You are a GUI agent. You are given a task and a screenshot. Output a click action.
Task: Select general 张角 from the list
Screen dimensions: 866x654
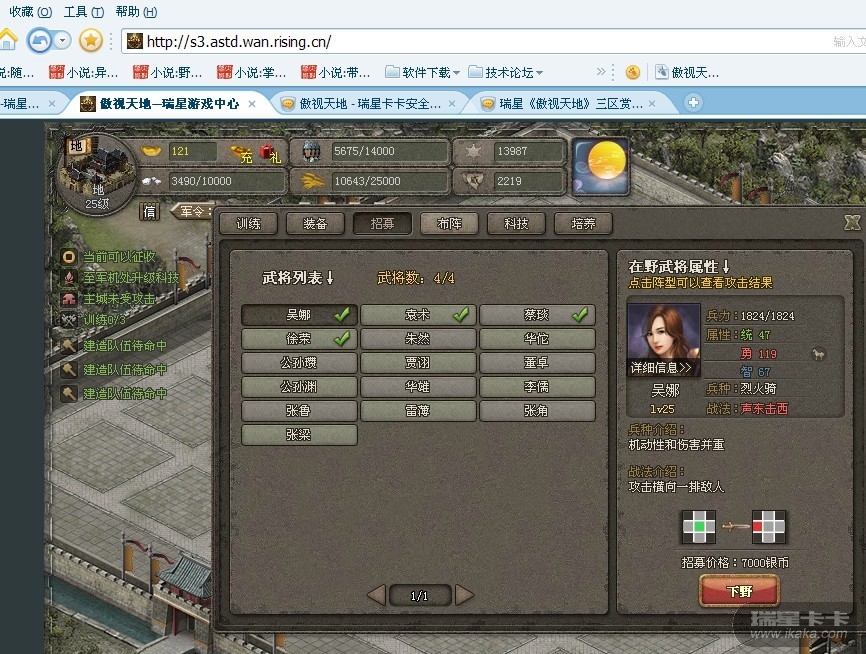point(537,411)
